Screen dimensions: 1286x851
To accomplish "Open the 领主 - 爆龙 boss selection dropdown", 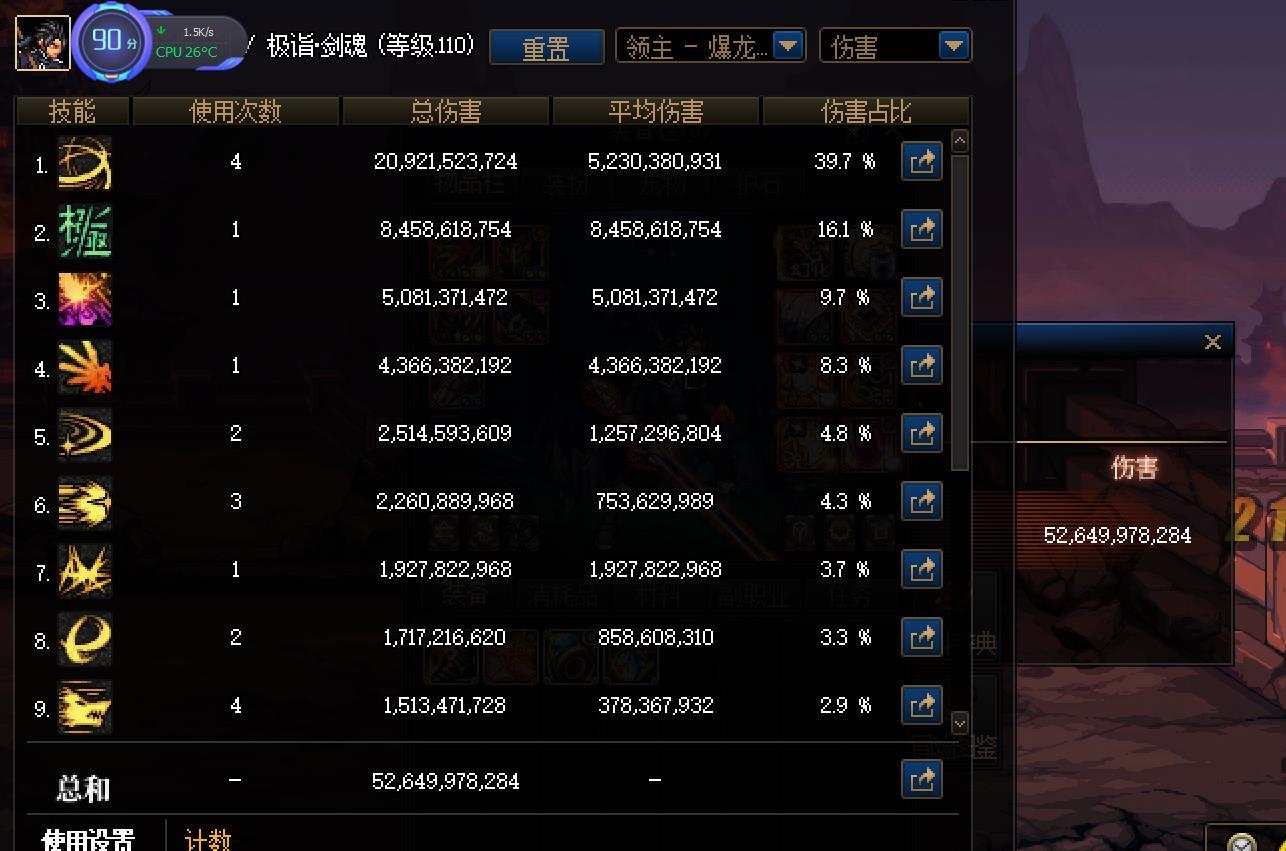I will 710,45.
